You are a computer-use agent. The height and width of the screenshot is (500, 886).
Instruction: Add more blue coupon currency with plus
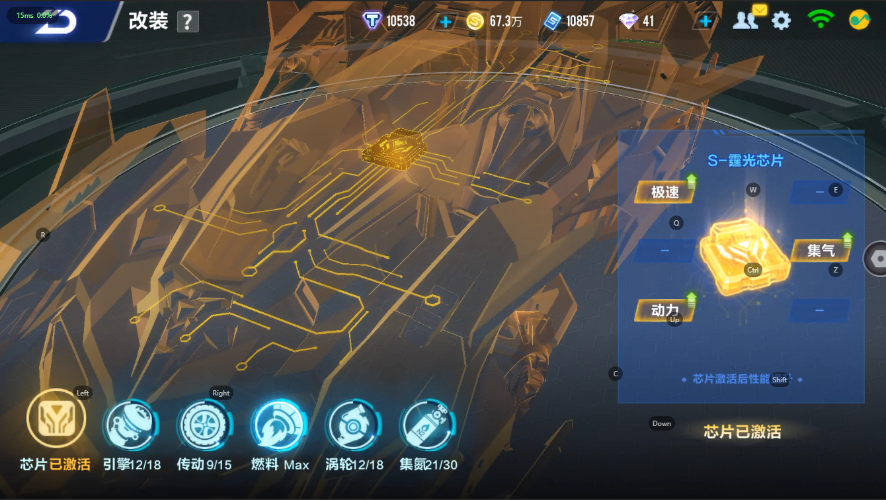click(x=445, y=21)
